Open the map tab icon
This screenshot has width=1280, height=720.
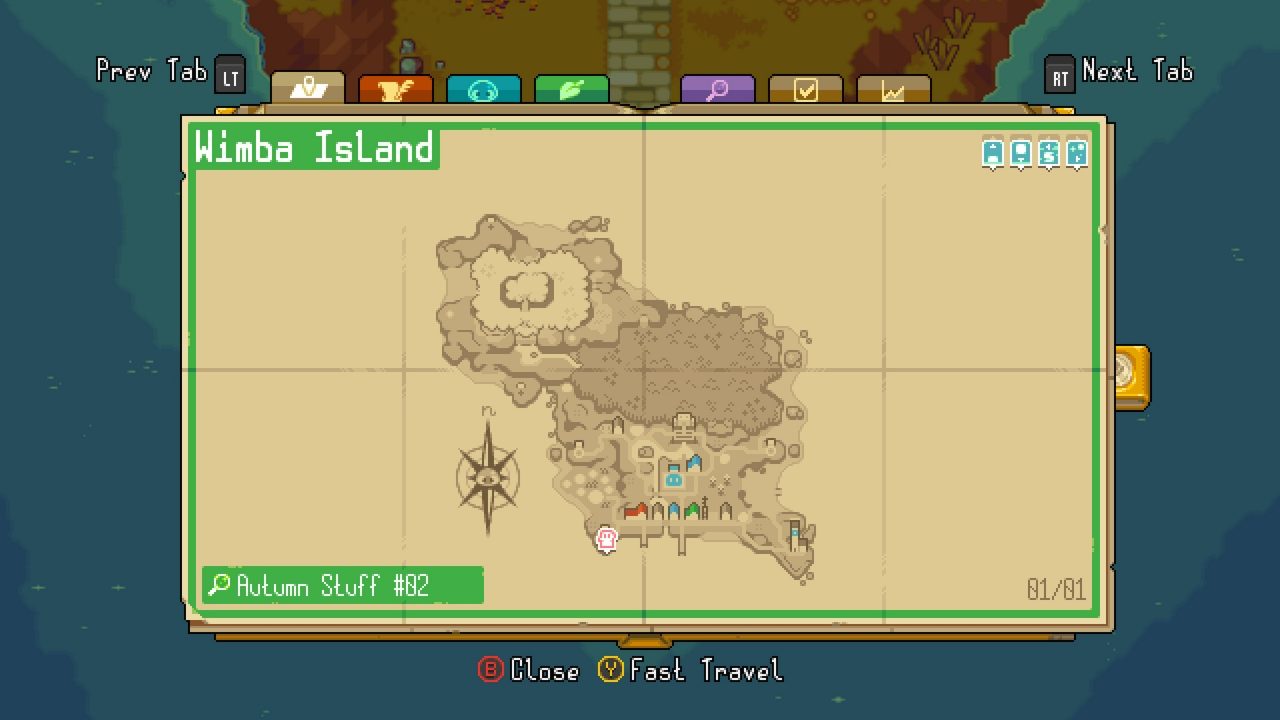311,87
